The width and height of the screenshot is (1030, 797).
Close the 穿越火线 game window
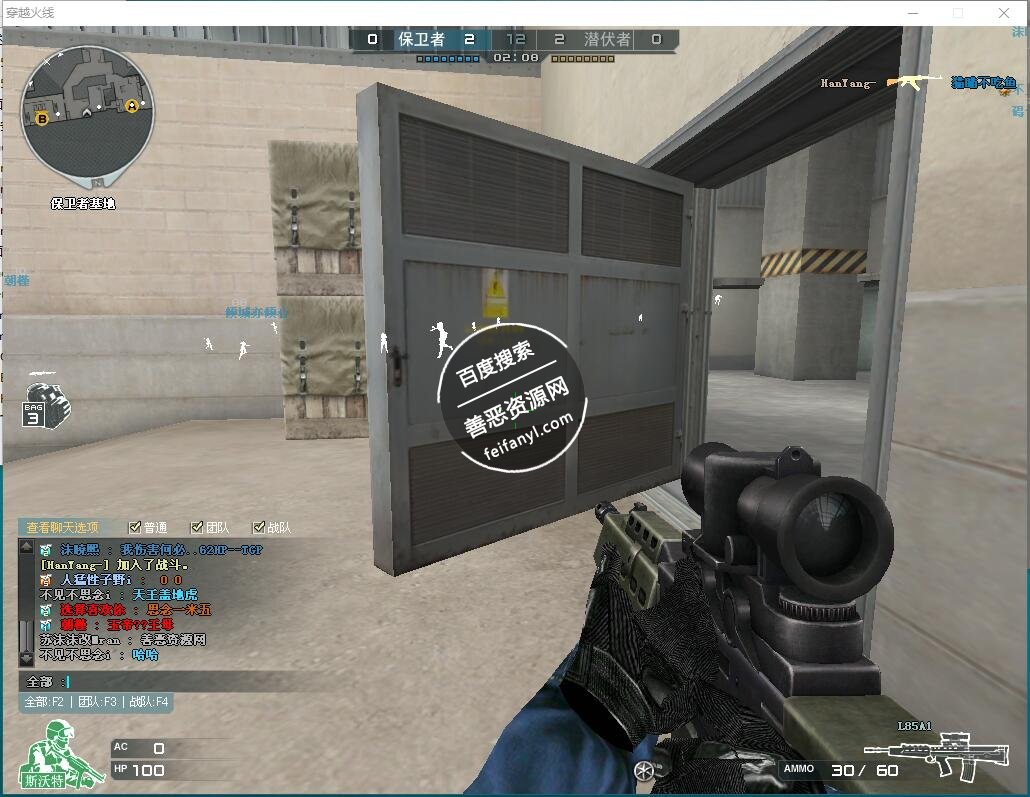(x=1004, y=13)
